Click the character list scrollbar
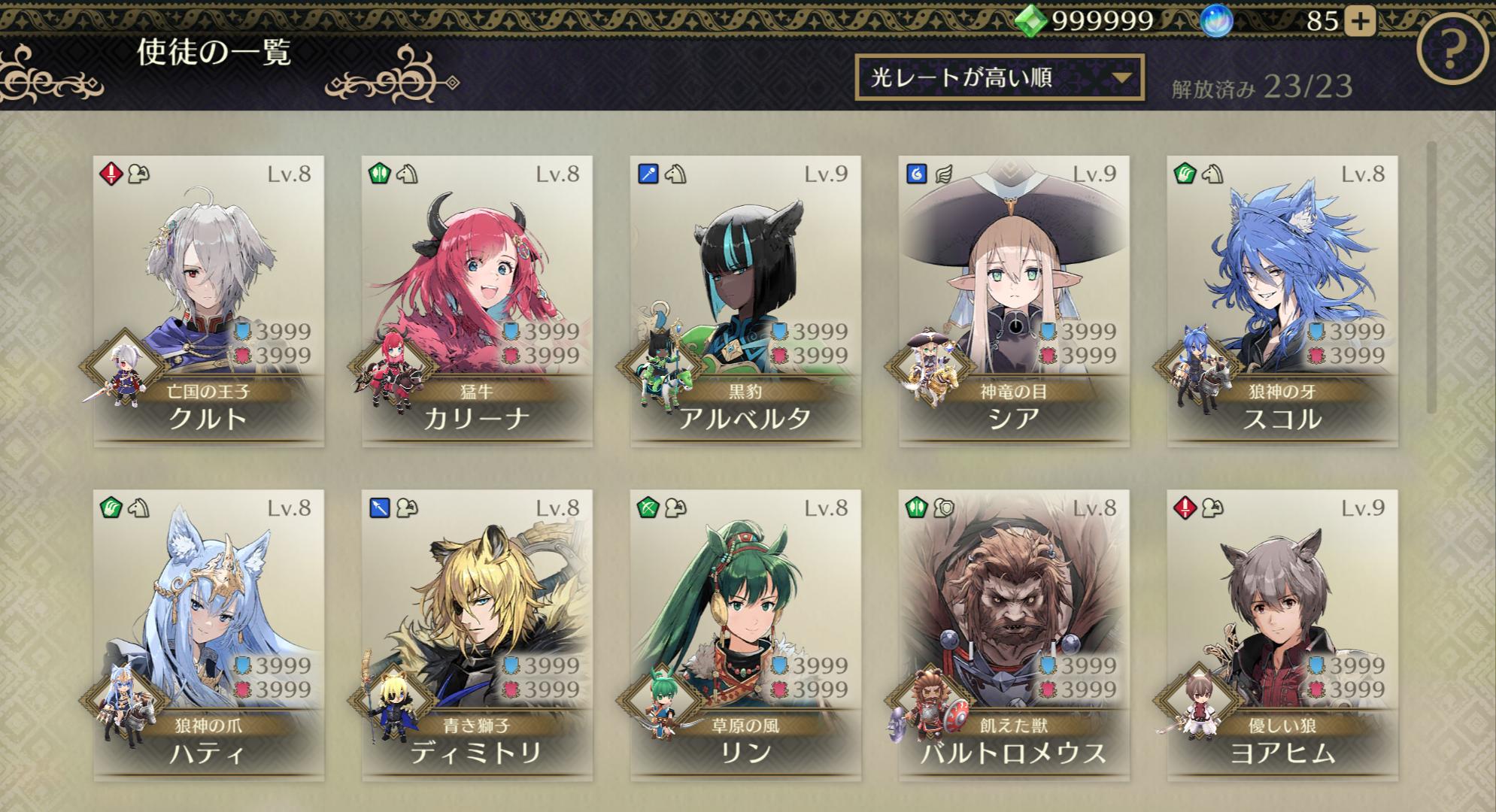The image size is (1496, 812). 1431,277
